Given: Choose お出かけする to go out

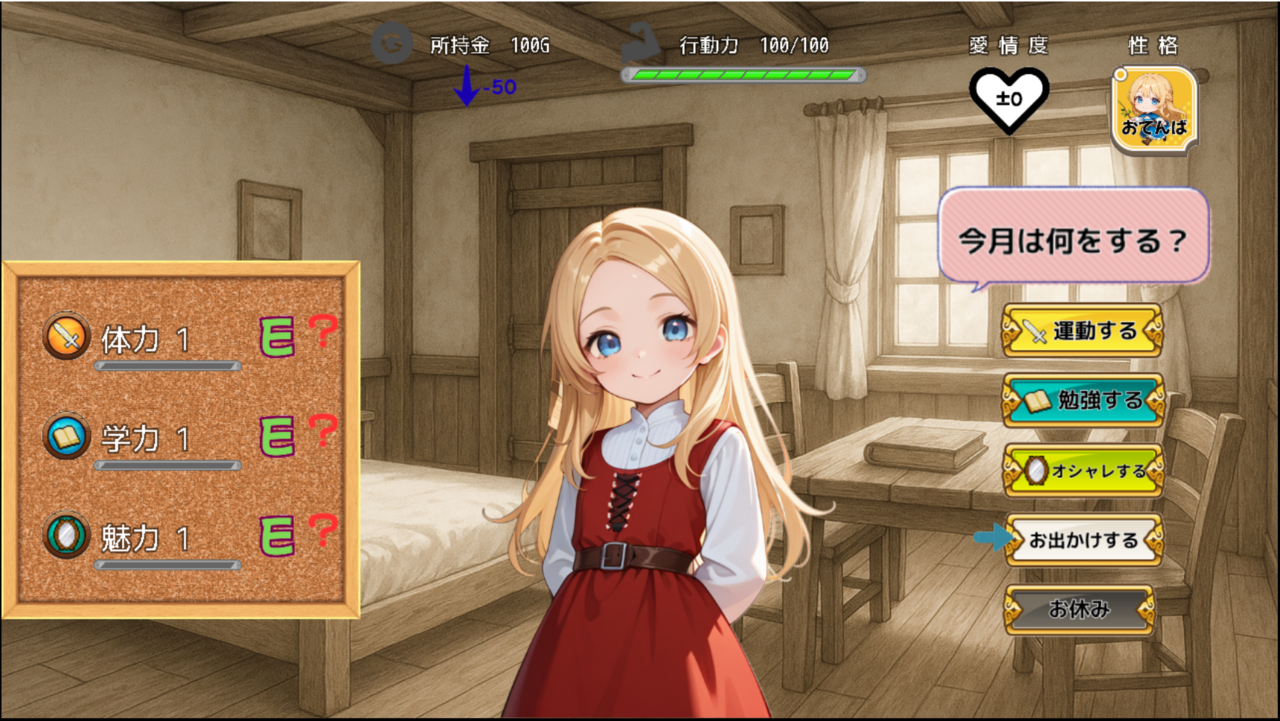Looking at the screenshot, I should pos(1084,540).
